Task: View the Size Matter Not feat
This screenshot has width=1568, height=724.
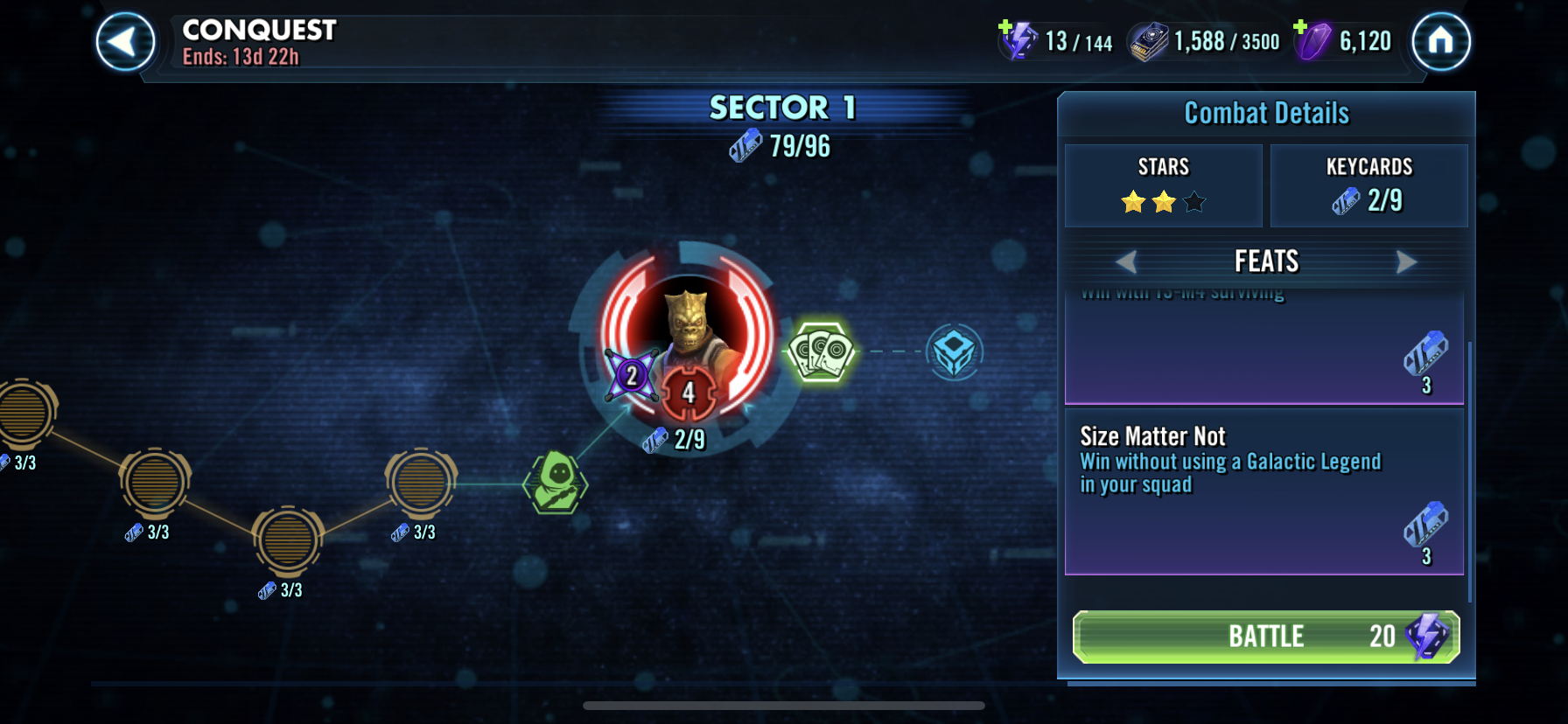Action: 1263,491
